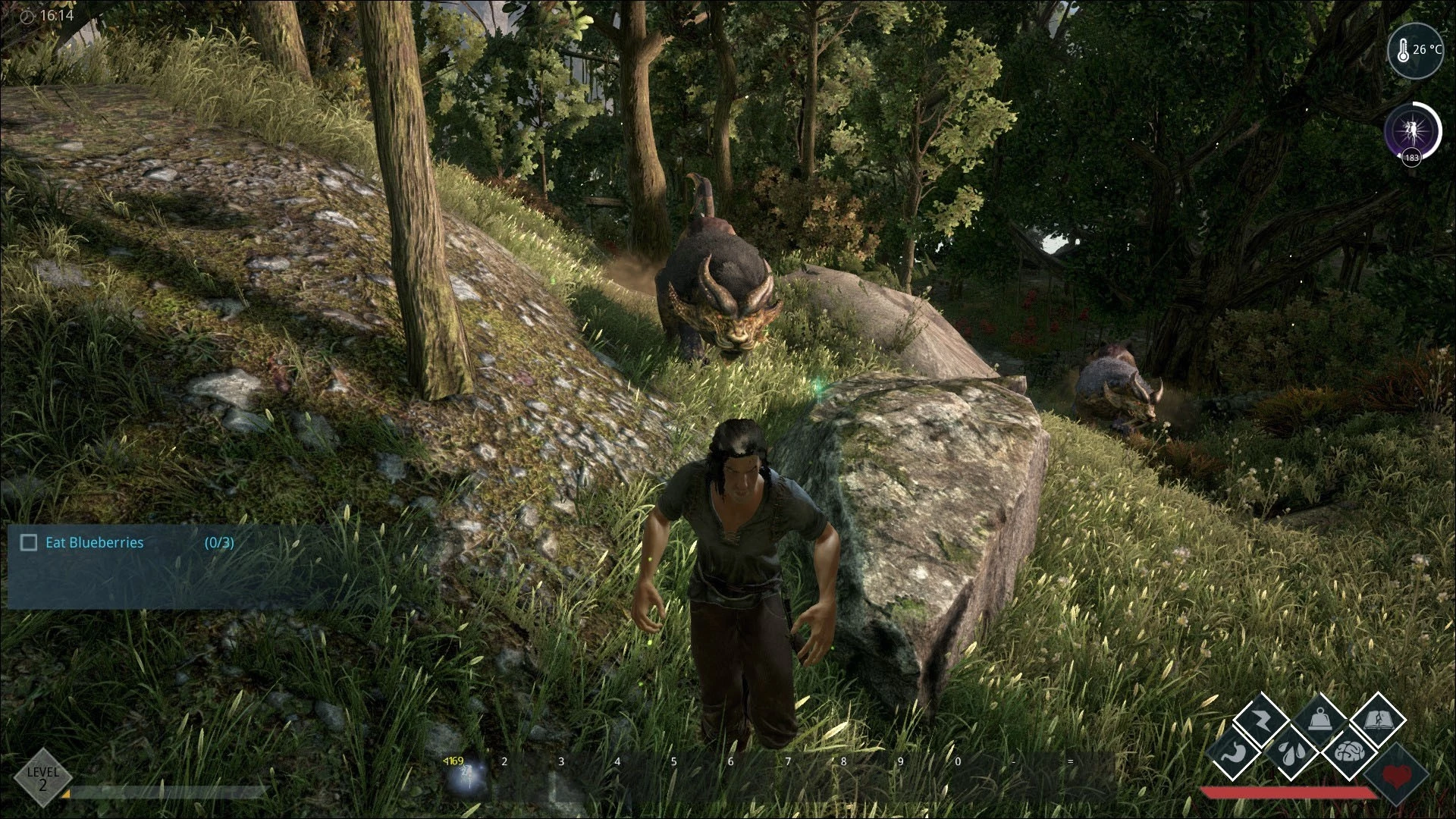
Task: Open the brain sanity status icon
Action: 1348,752
